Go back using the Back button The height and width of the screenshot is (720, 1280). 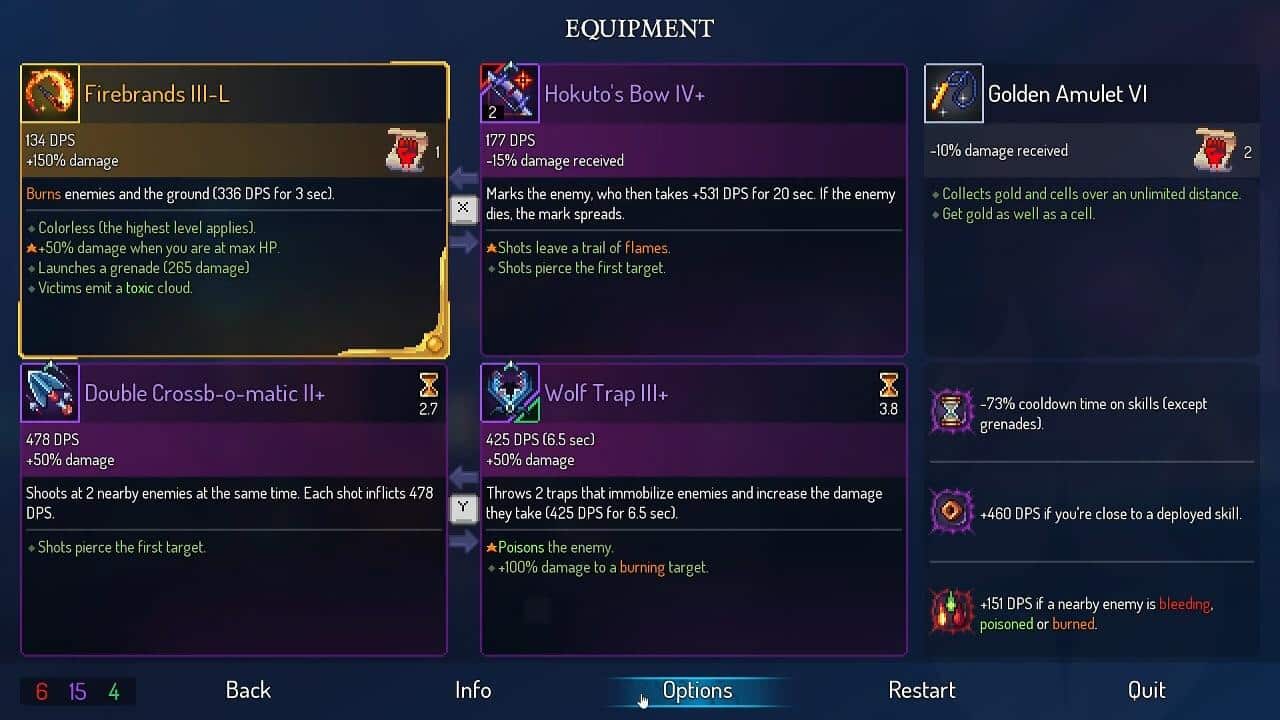point(248,690)
